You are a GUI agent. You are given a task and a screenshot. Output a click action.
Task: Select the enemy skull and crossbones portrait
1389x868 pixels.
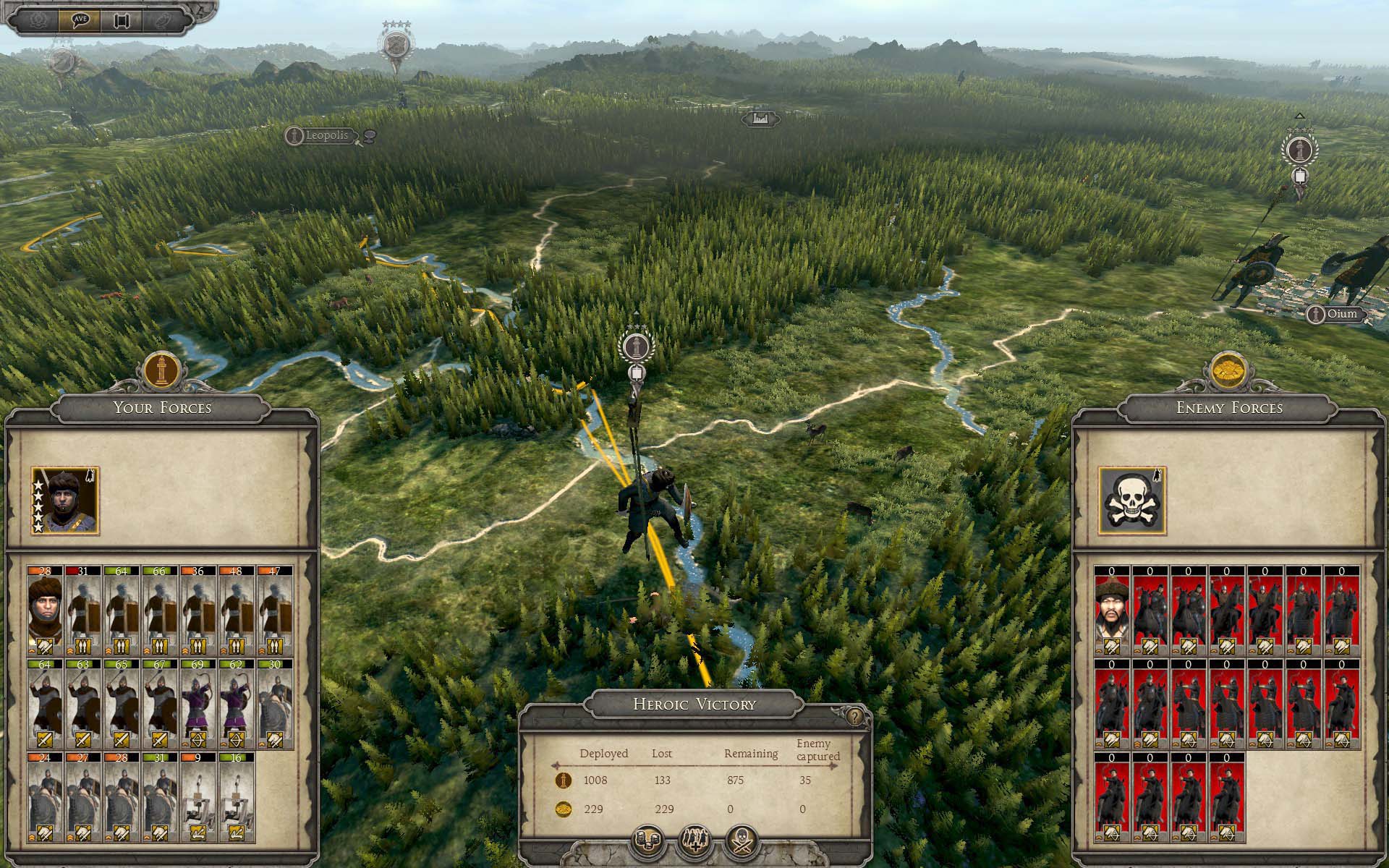click(x=1131, y=501)
